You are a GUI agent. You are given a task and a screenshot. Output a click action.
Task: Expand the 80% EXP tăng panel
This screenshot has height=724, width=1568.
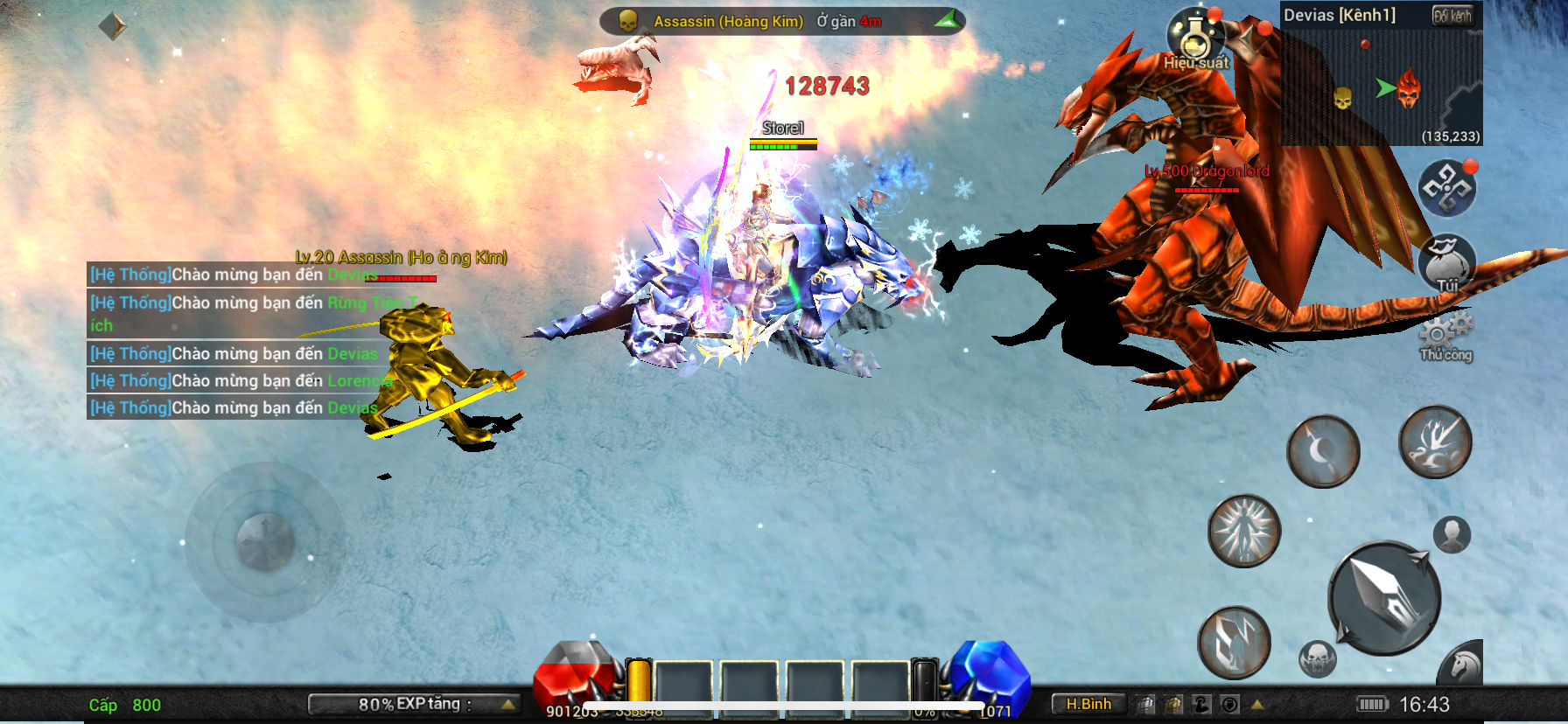point(414,704)
